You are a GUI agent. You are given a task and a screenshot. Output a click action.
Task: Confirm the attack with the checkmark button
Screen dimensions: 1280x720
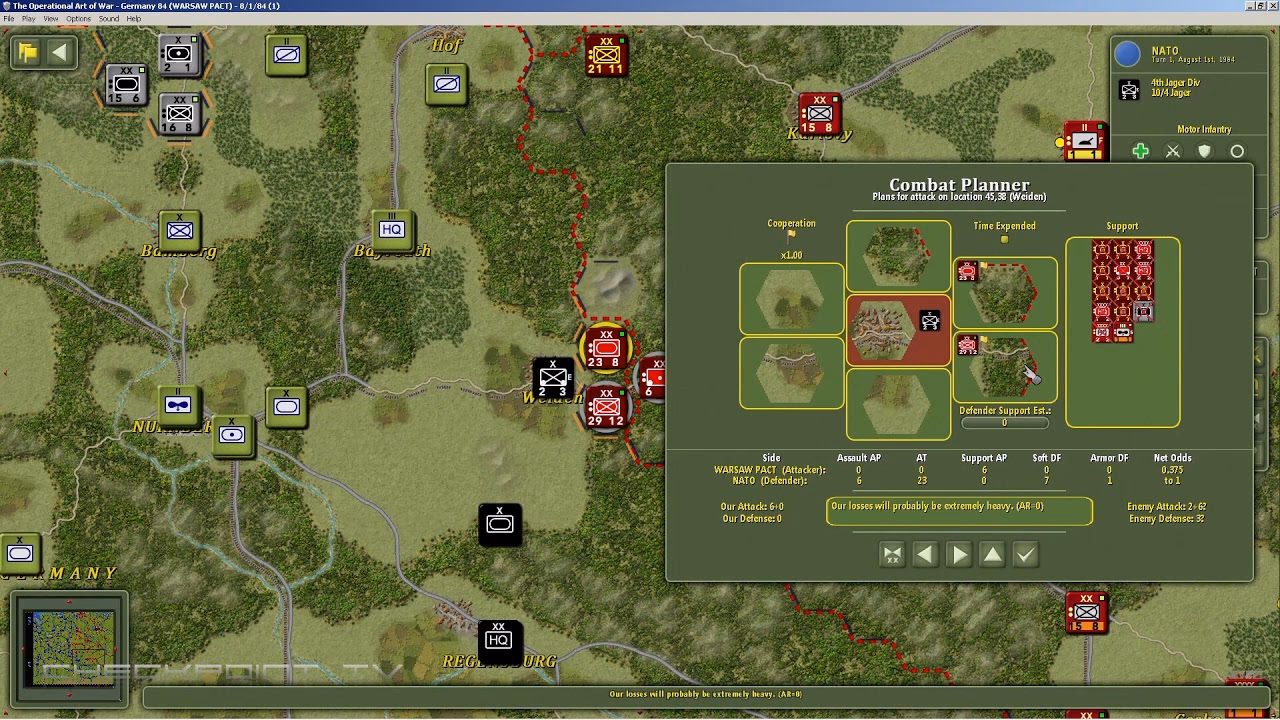point(1026,554)
